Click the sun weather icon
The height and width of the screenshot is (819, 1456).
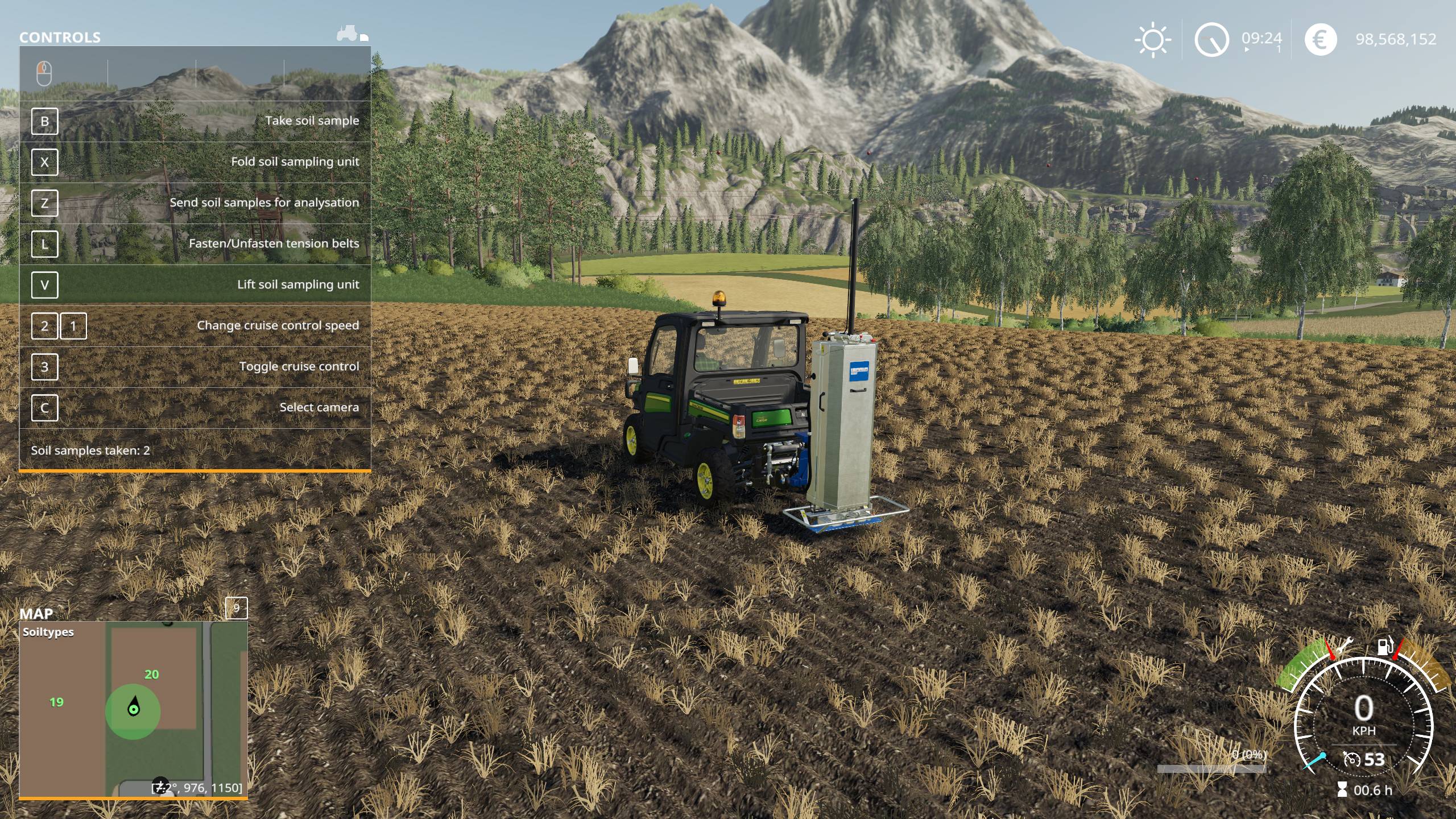1152,39
